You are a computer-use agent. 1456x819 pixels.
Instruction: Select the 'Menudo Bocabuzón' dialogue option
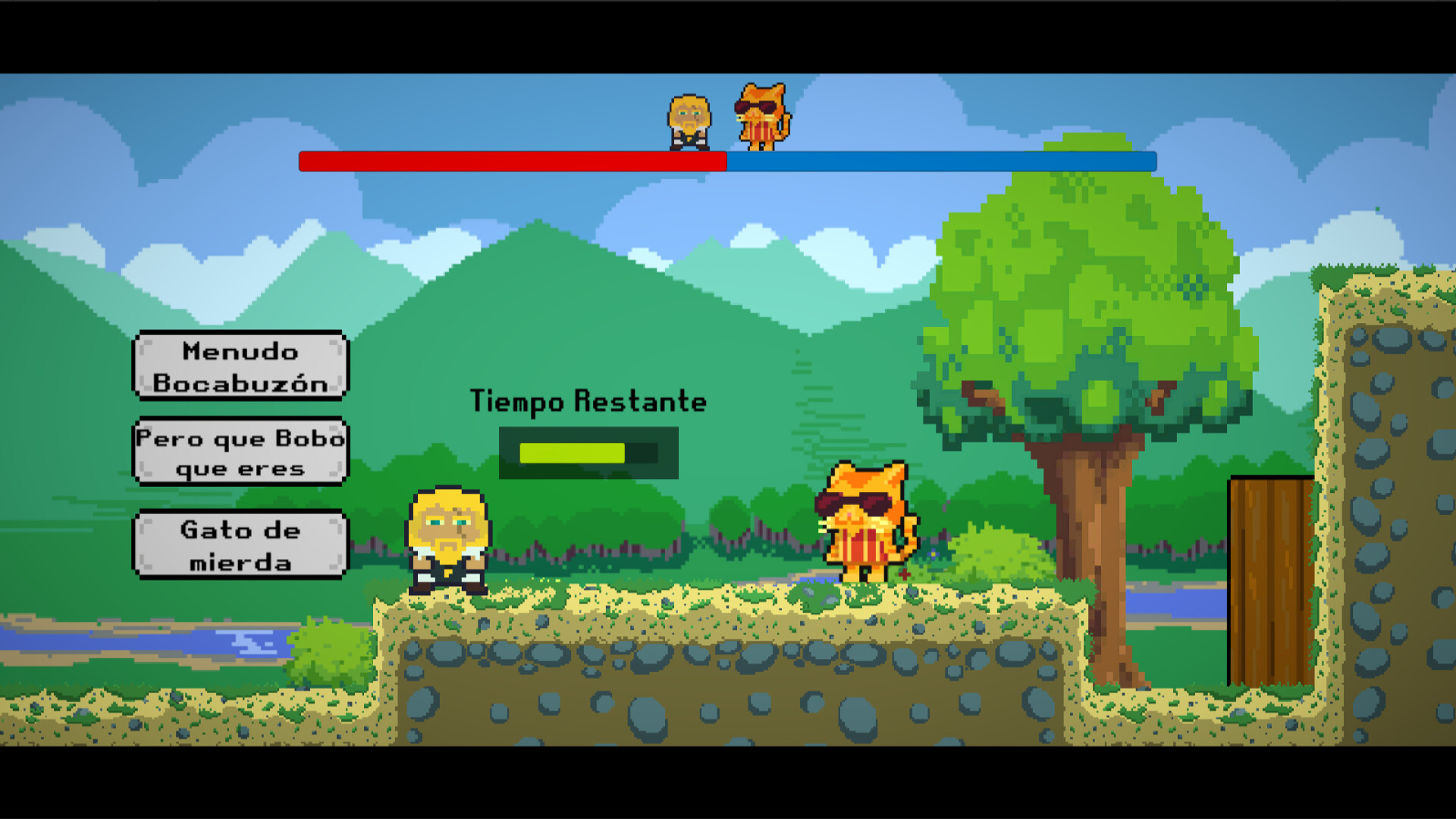(x=240, y=366)
